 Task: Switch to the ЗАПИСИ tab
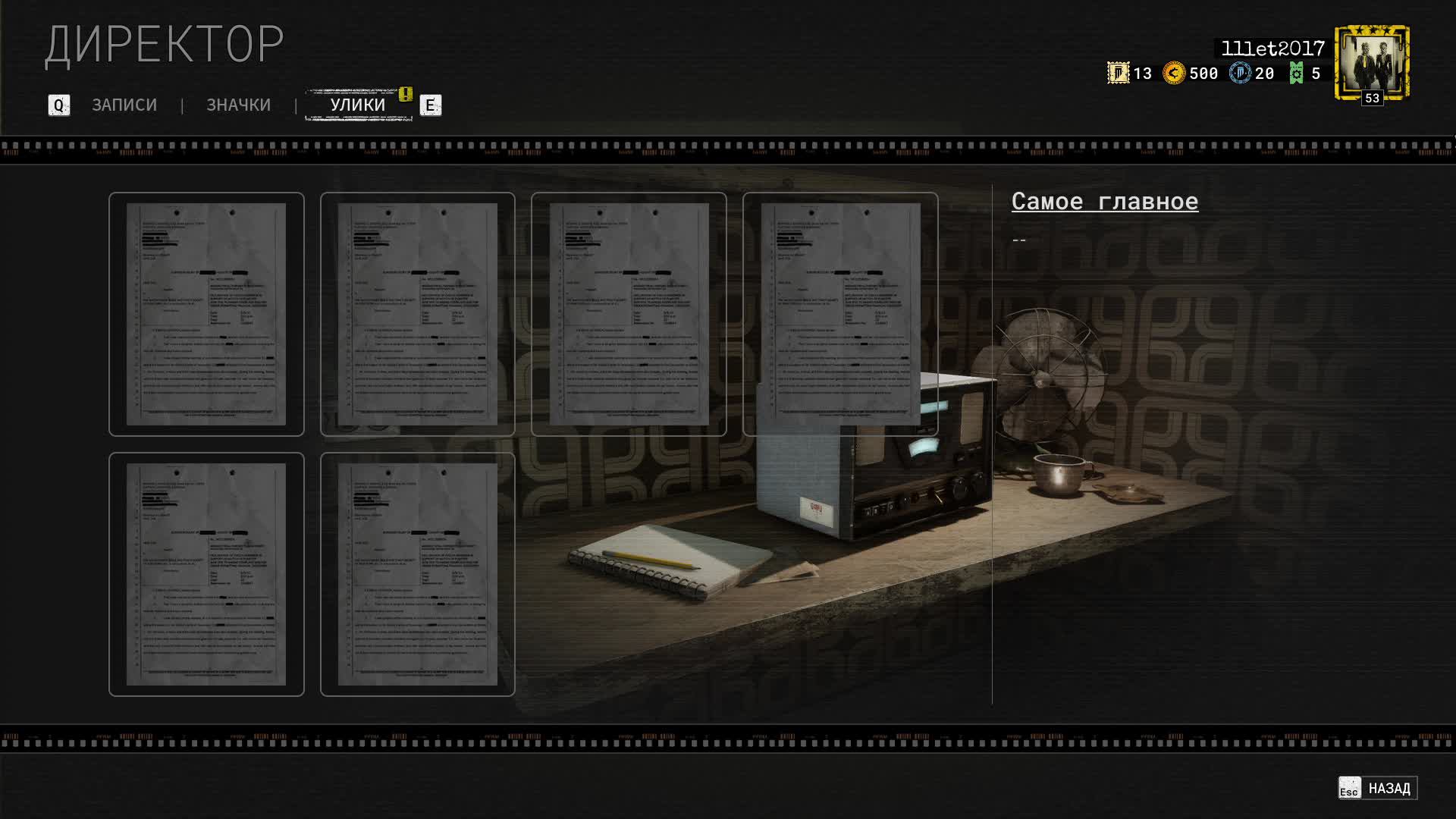124,105
